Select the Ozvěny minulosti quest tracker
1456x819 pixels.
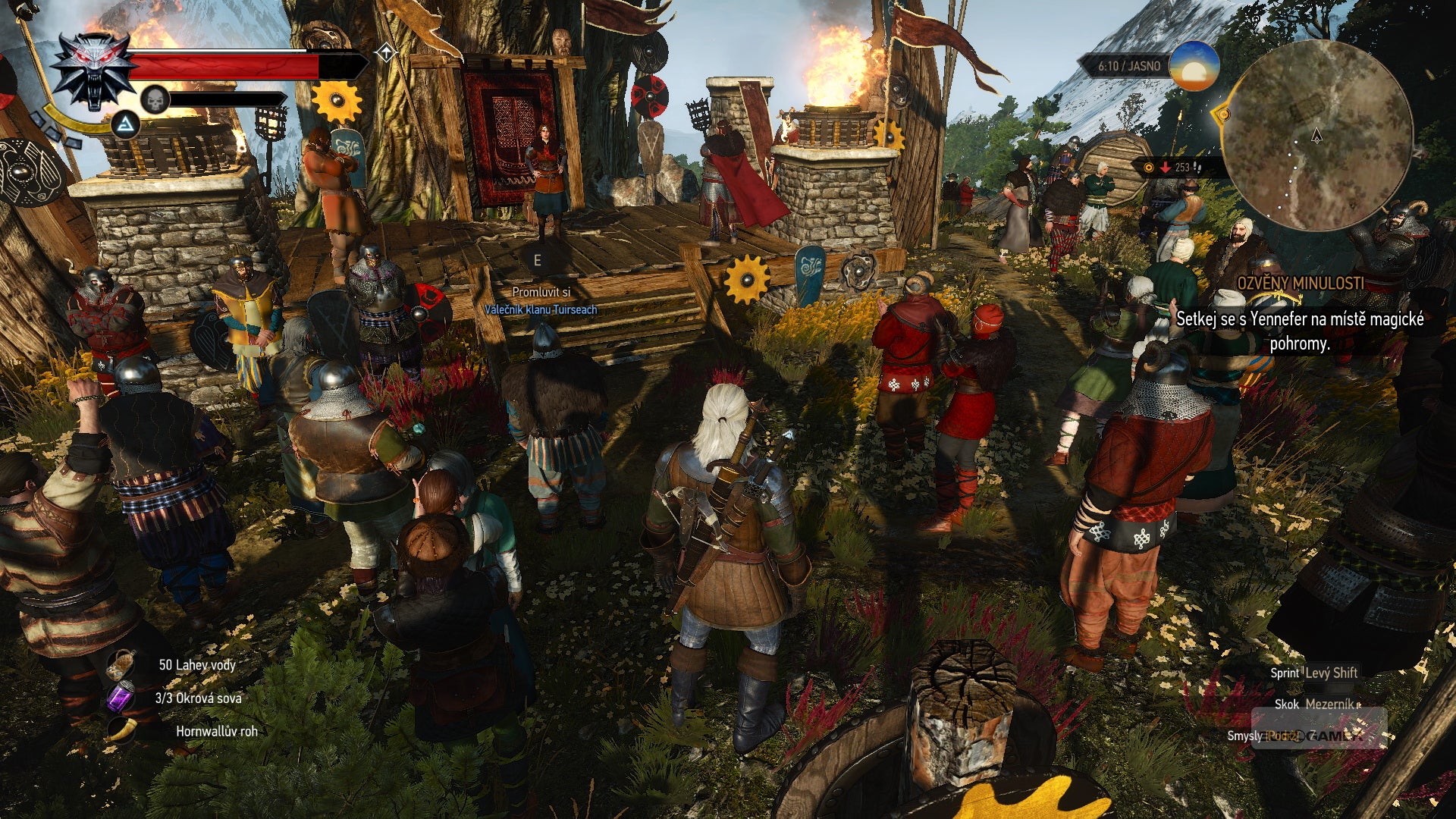pyautogui.click(x=1300, y=284)
